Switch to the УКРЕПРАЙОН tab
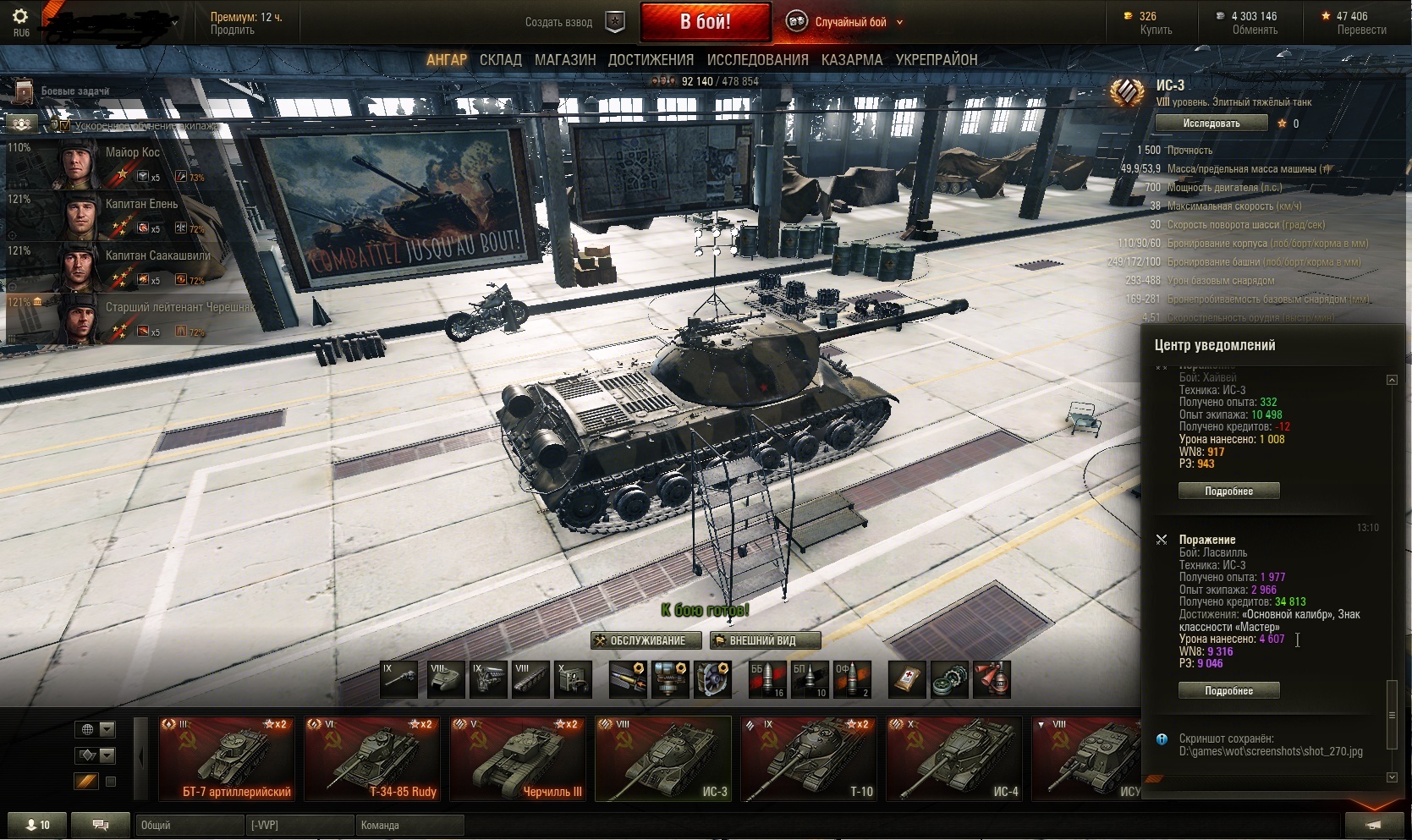 (x=937, y=60)
